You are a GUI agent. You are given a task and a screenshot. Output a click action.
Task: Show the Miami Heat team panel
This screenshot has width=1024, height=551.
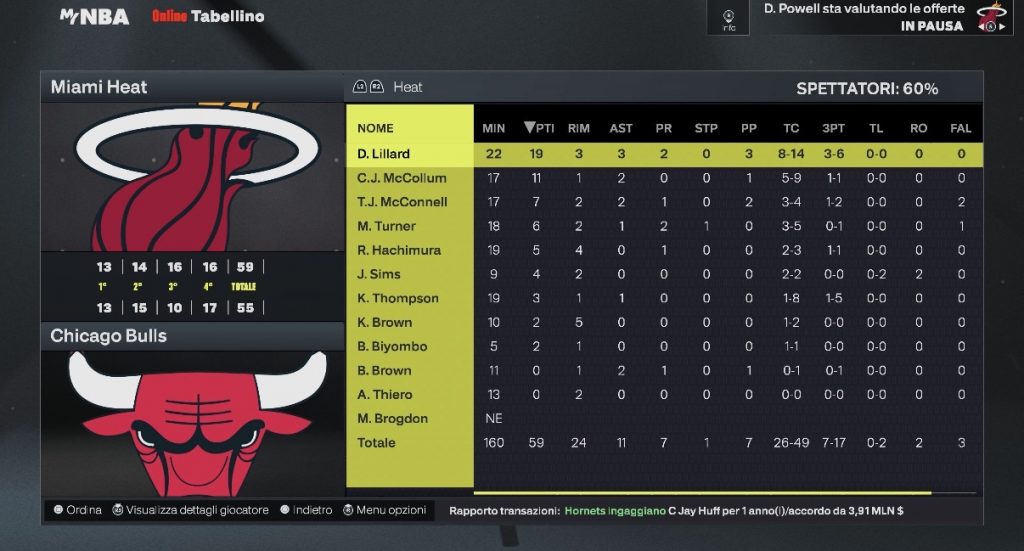coord(99,87)
